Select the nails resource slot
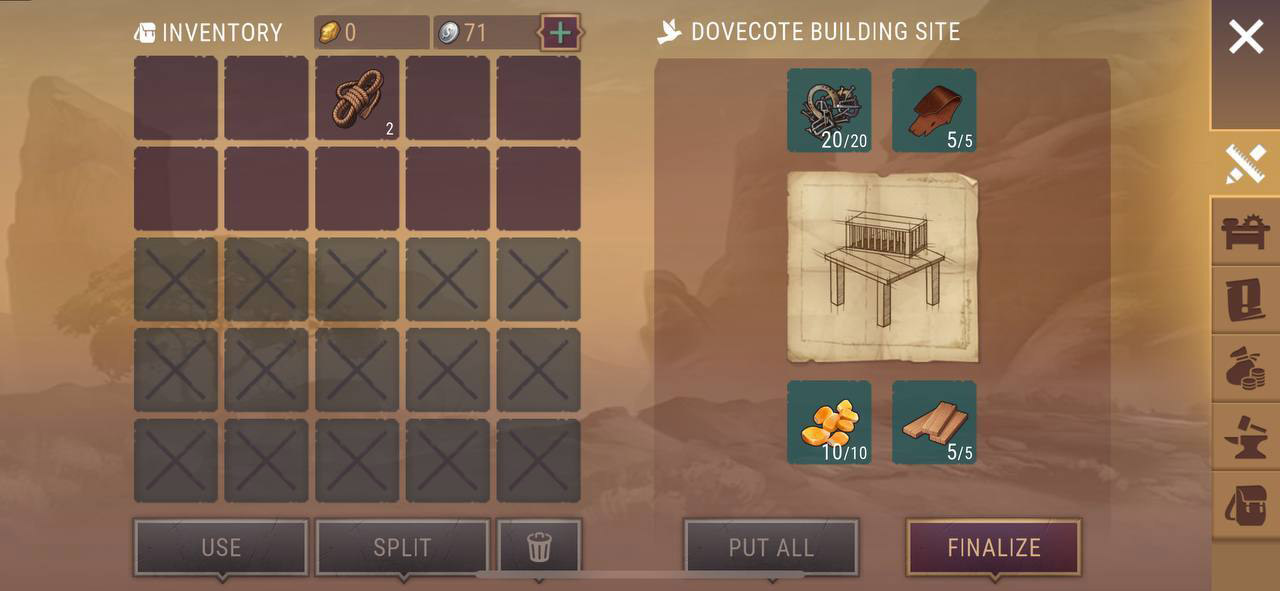Screen dimensions: 1280x591 pyautogui.click(x=829, y=110)
